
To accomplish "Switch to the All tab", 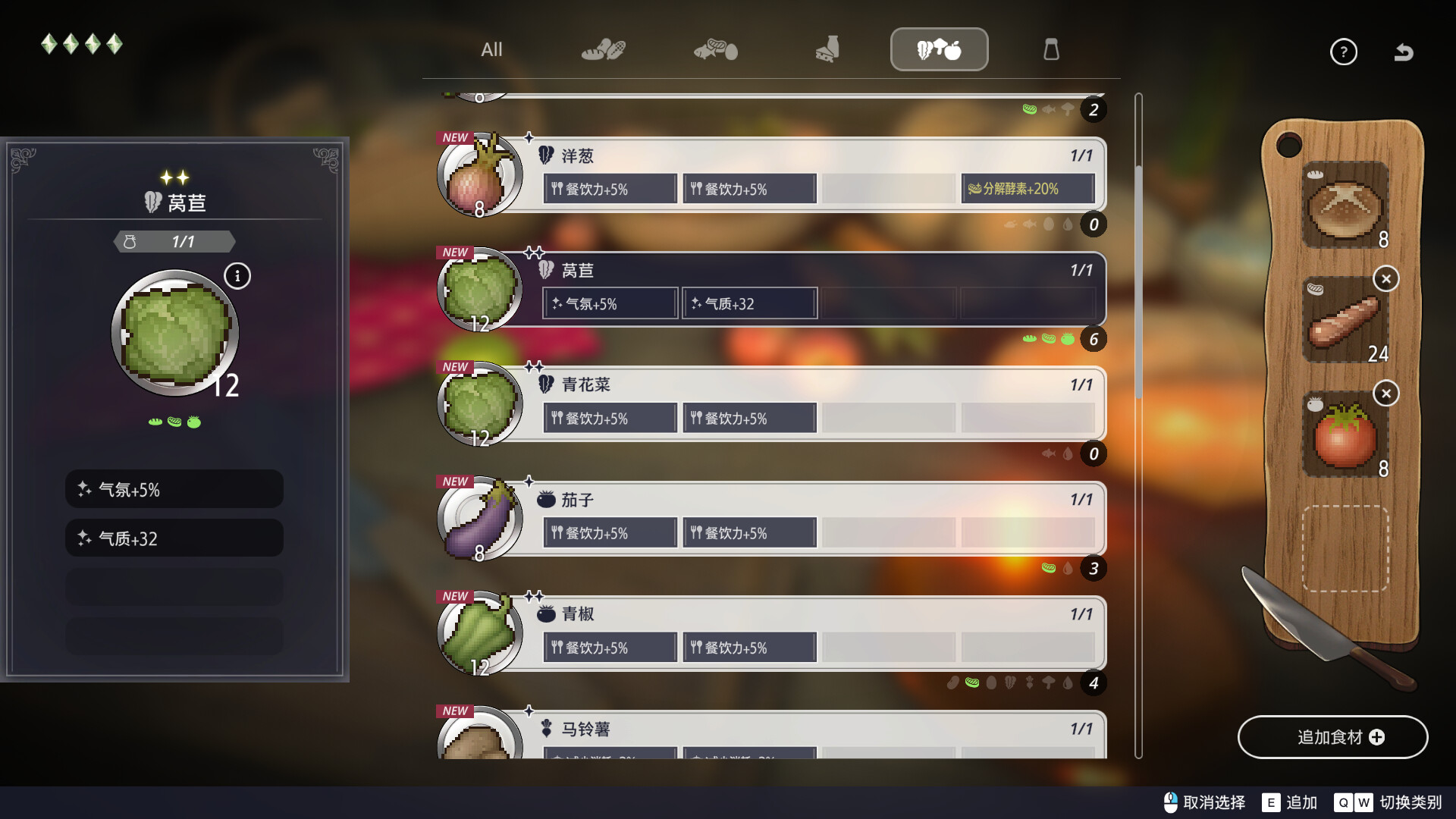I will click(x=491, y=49).
